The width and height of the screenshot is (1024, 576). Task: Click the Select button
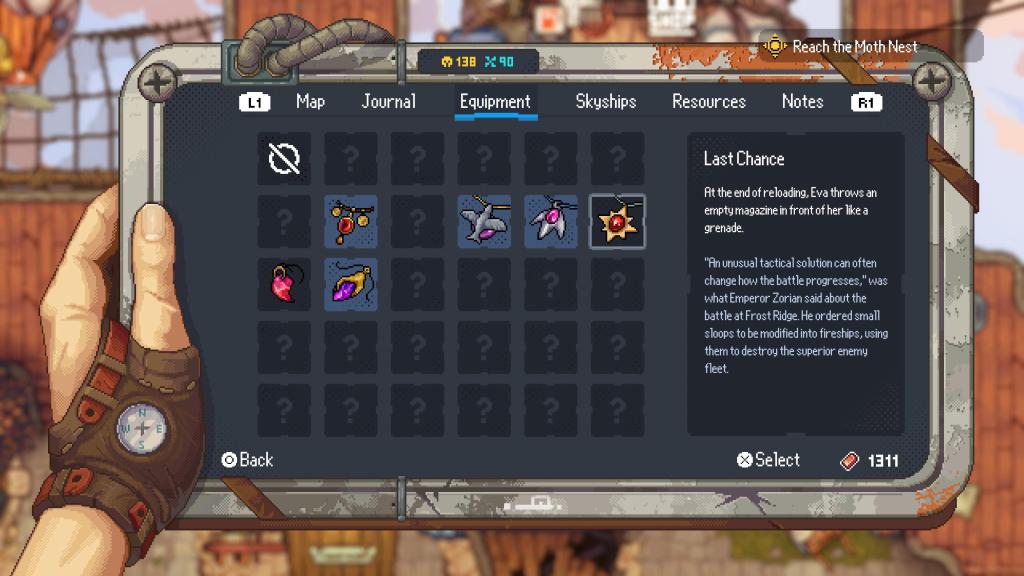tap(768, 460)
